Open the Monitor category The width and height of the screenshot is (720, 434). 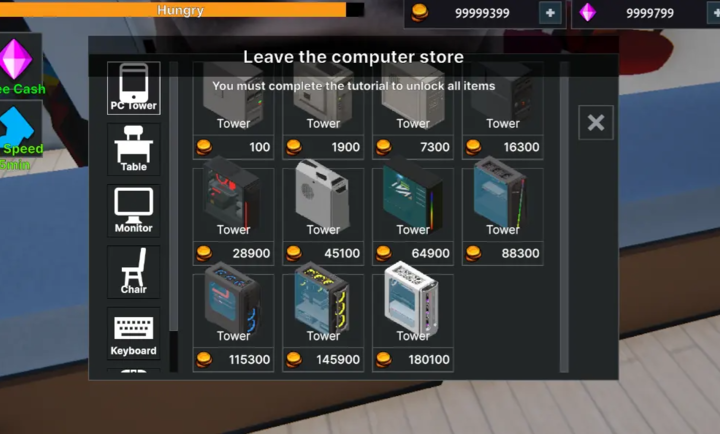133,211
